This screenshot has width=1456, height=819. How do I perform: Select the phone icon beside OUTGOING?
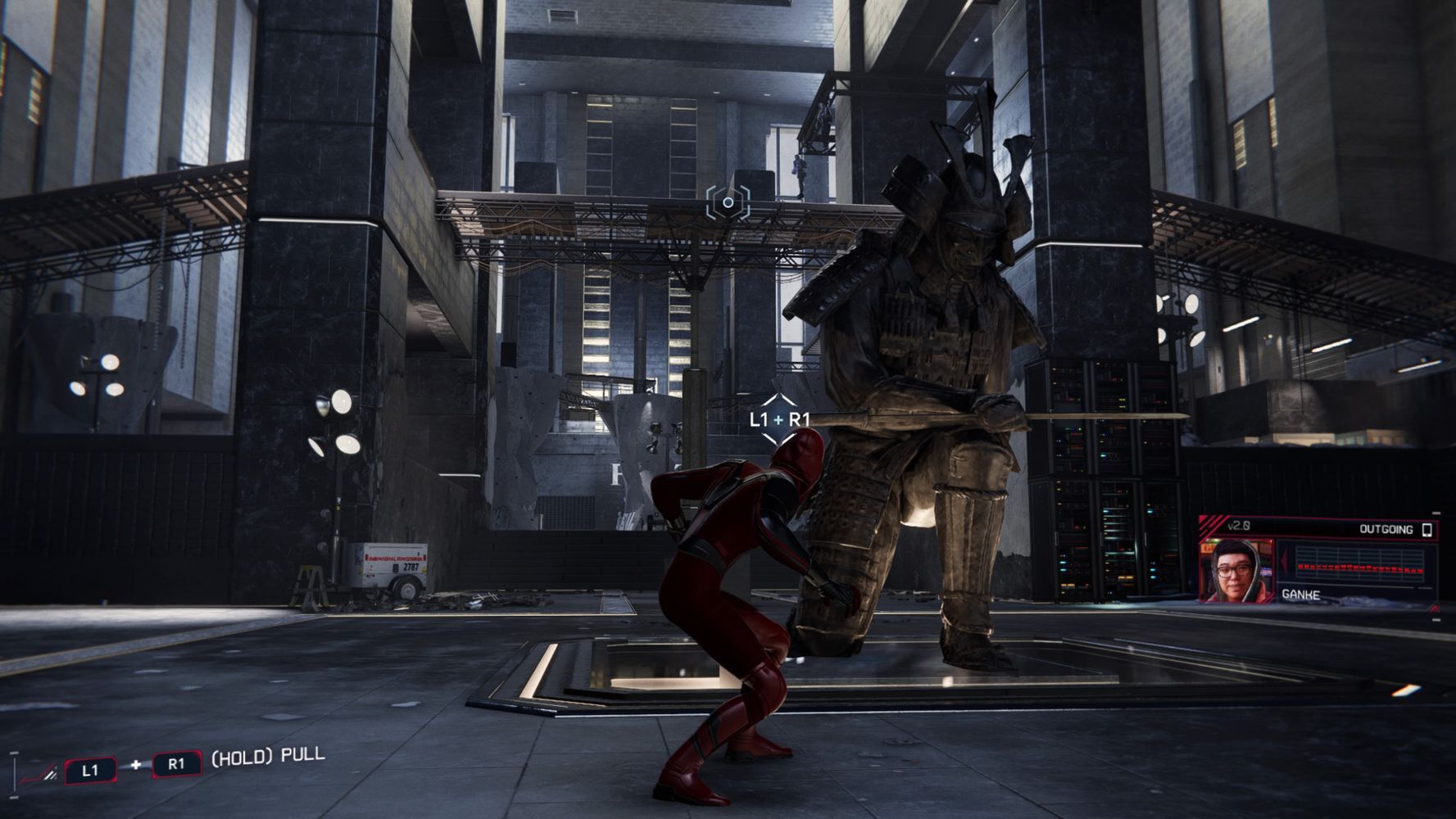tap(1427, 529)
